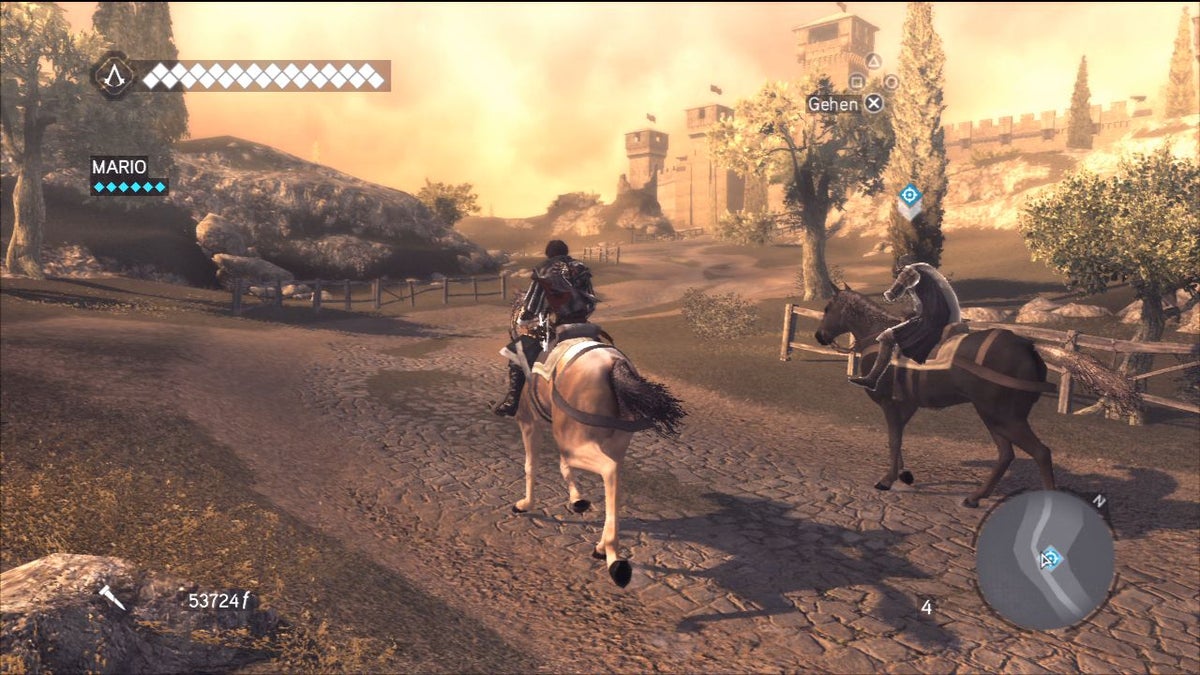Screen dimensions: 1200x675
Task: Select the equipped weapon icon
Action: coord(110,598)
